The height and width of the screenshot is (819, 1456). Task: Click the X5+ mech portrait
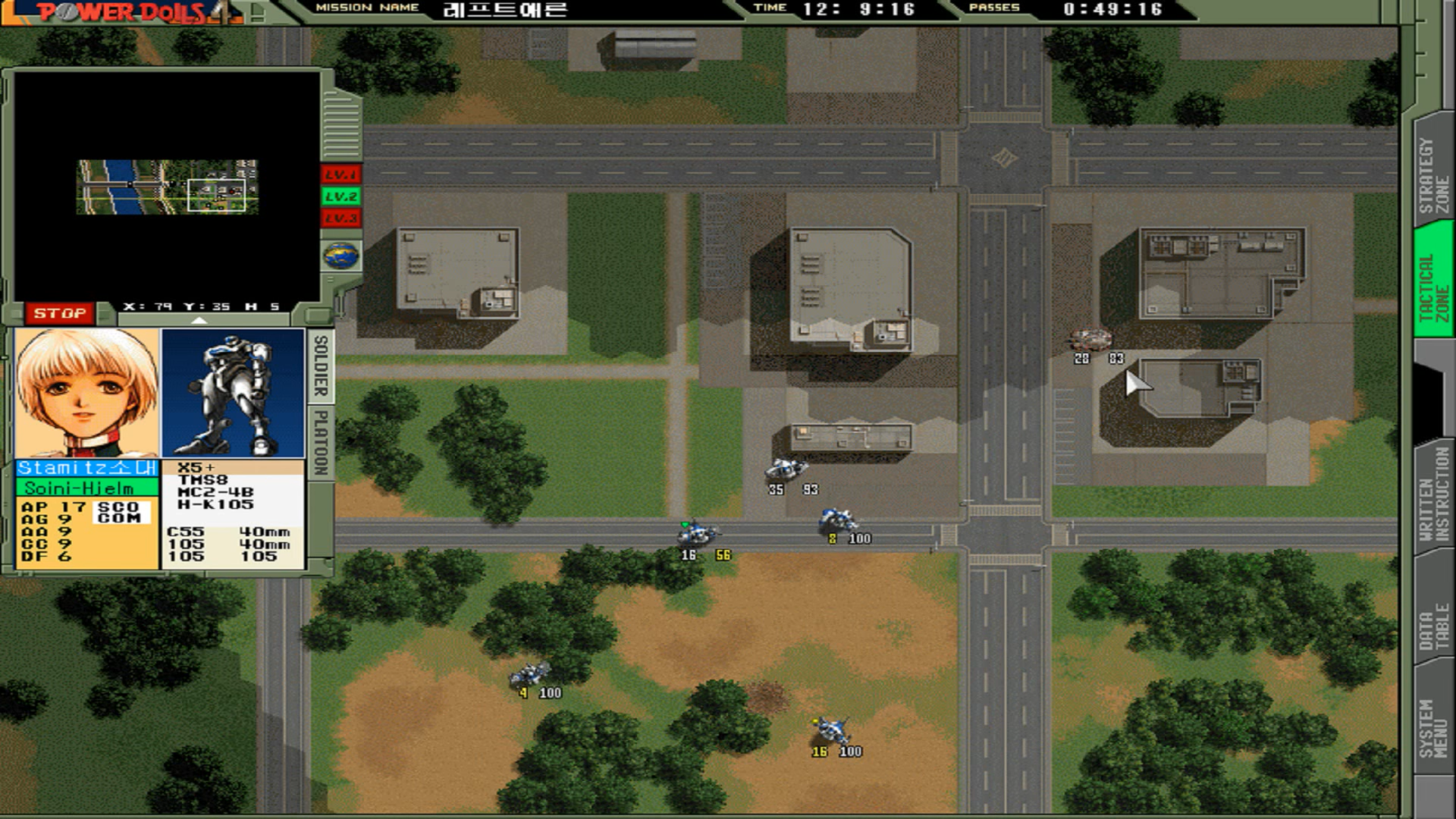pos(233,393)
